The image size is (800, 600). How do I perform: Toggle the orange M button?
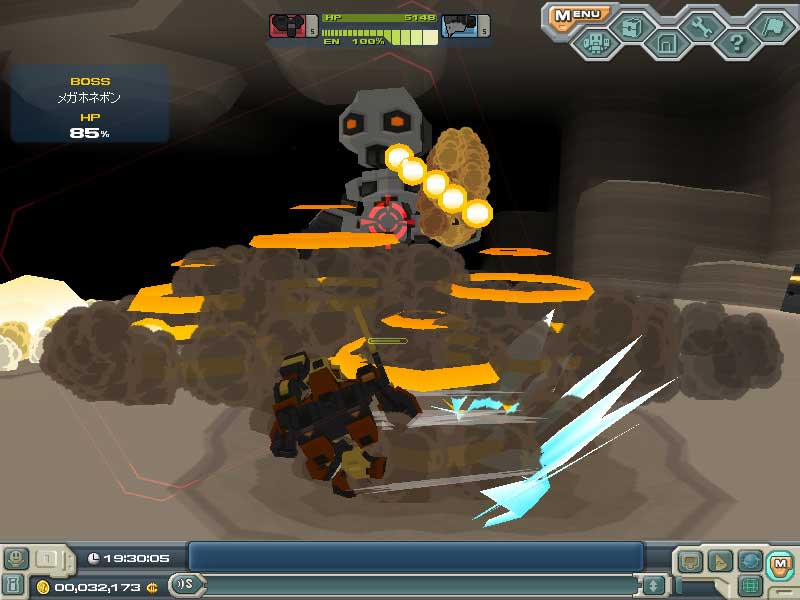tap(781, 564)
